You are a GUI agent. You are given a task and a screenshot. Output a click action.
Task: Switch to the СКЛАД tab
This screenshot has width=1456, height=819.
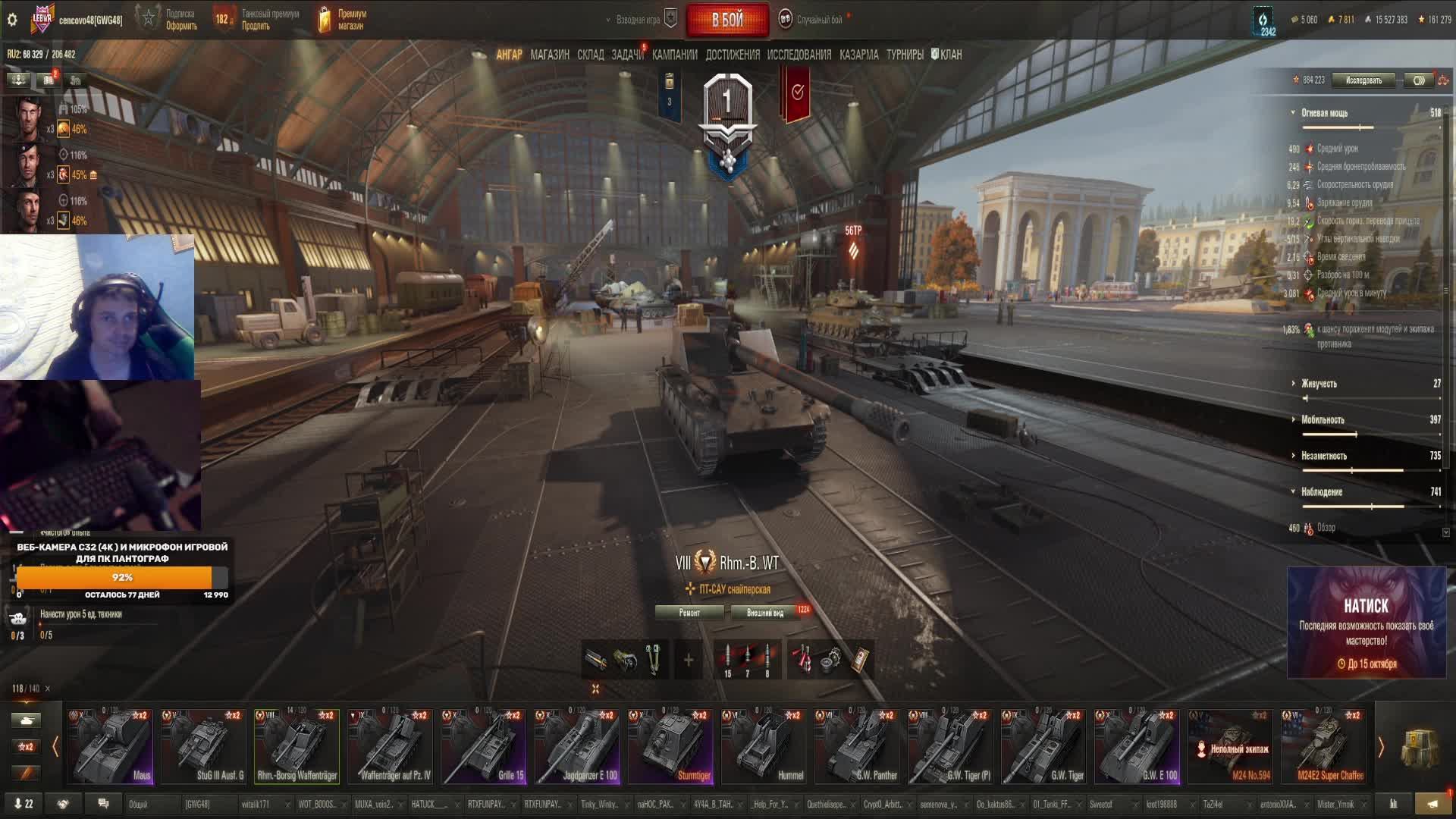pyautogui.click(x=590, y=55)
